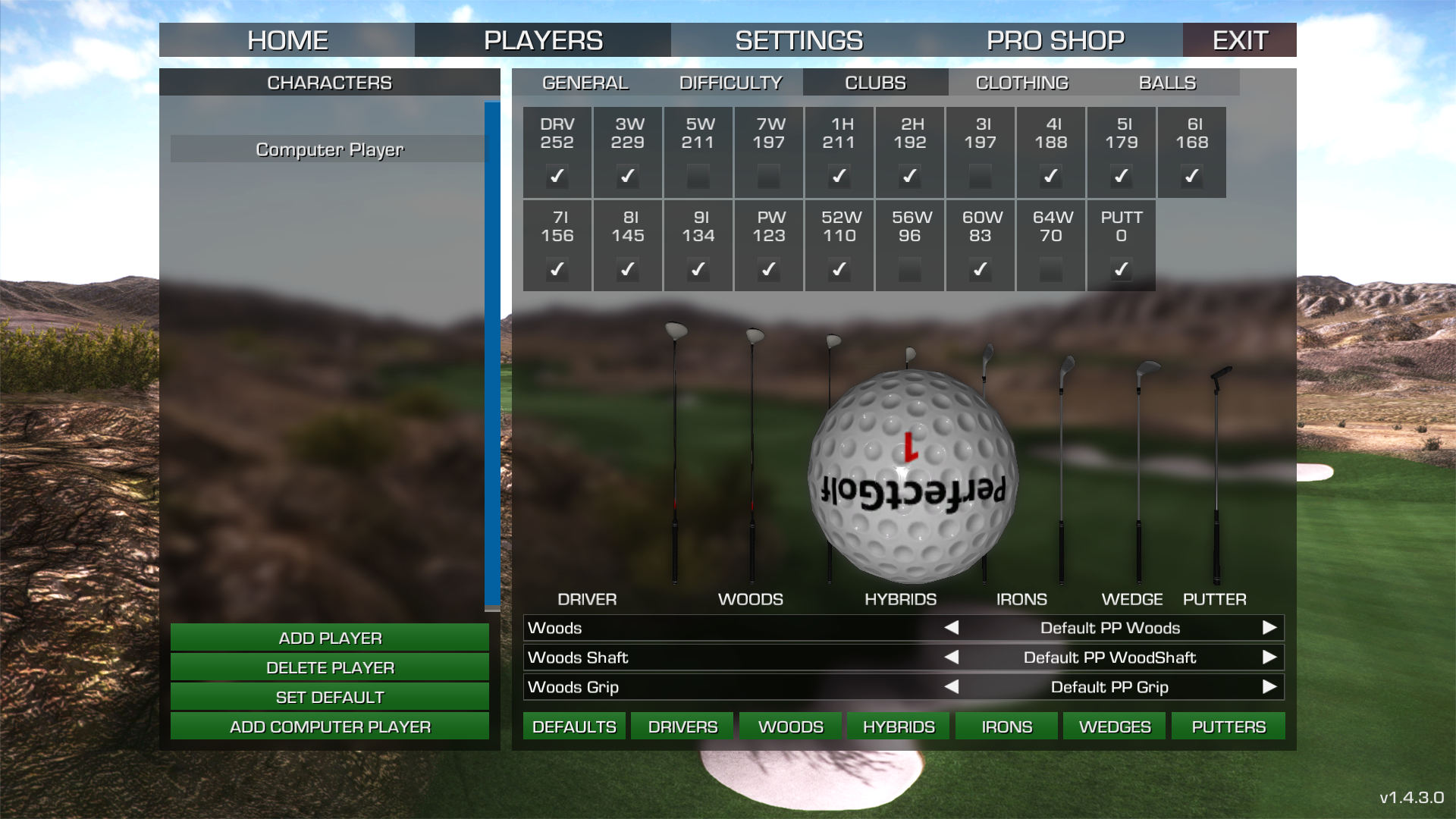The width and height of the screenshot is (1456, 819).
Task: Enable the 56W wedge checkbox
Action: [909, 270]
